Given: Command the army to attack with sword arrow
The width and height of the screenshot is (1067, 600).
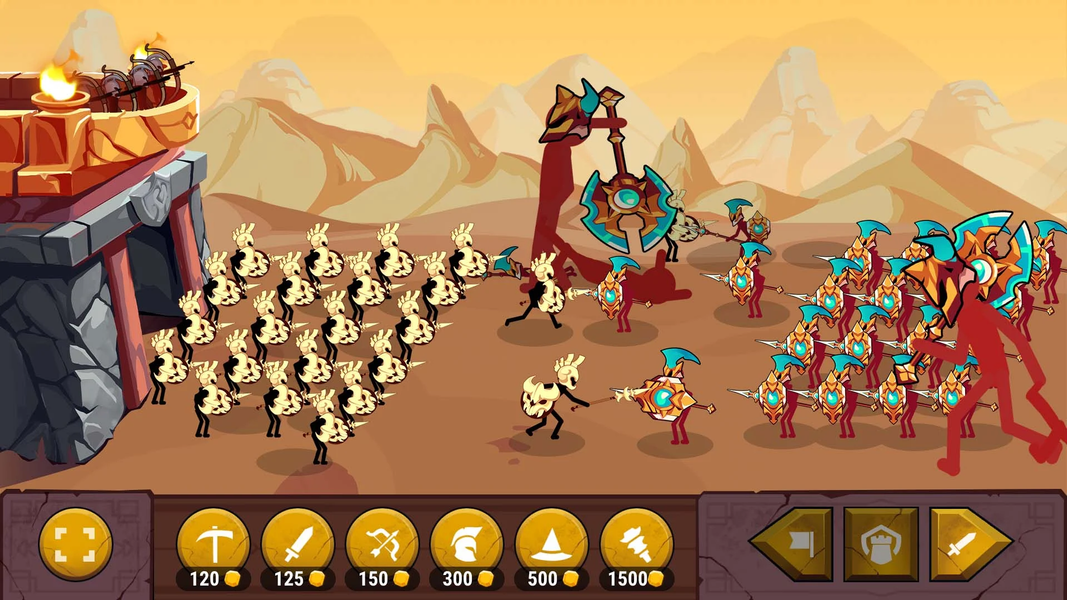Looking at the screenshot, I should point(968,545).
